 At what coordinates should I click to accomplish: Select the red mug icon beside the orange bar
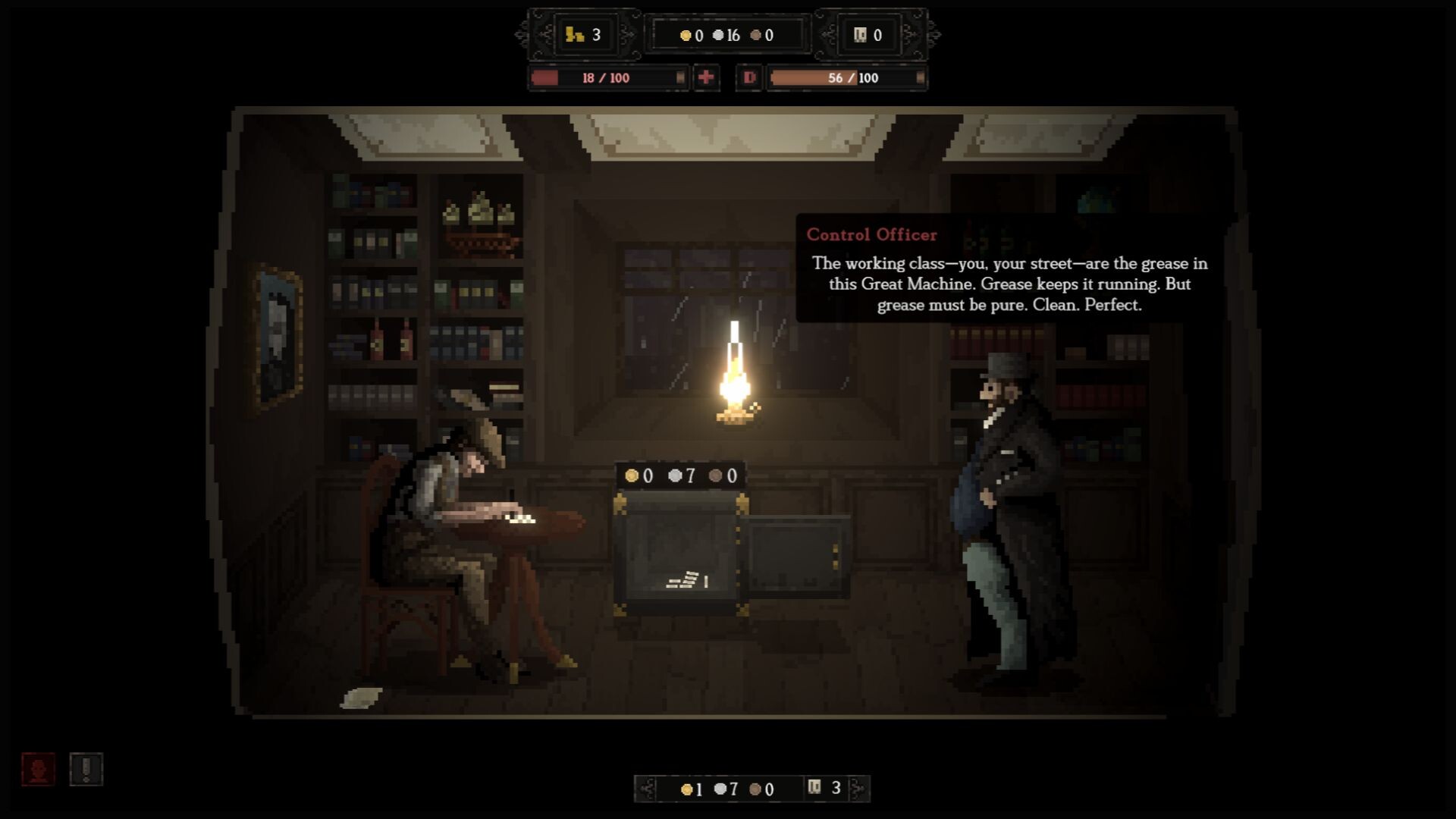tap(749, 77)
